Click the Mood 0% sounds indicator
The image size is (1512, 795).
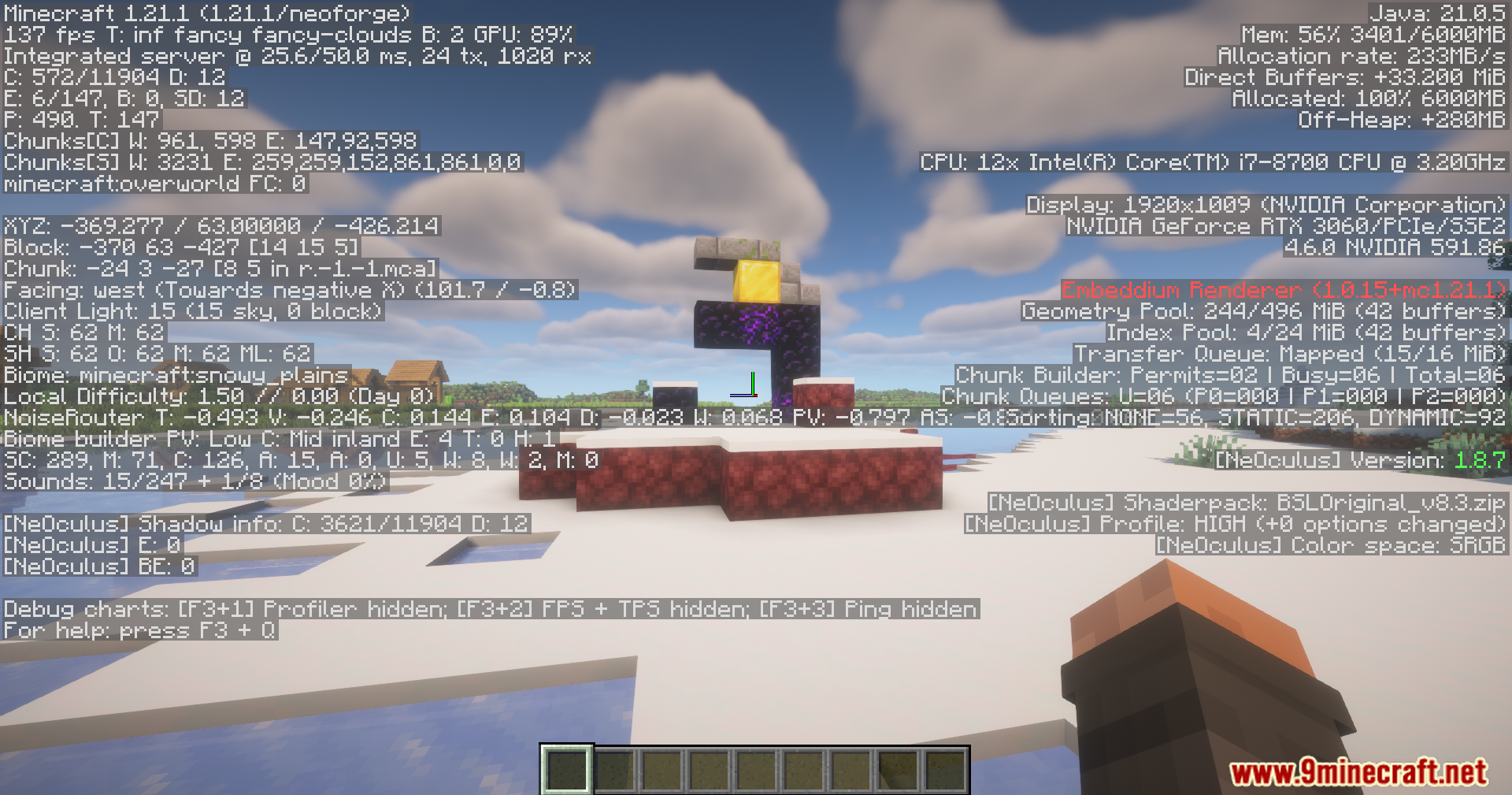[331, 481]
